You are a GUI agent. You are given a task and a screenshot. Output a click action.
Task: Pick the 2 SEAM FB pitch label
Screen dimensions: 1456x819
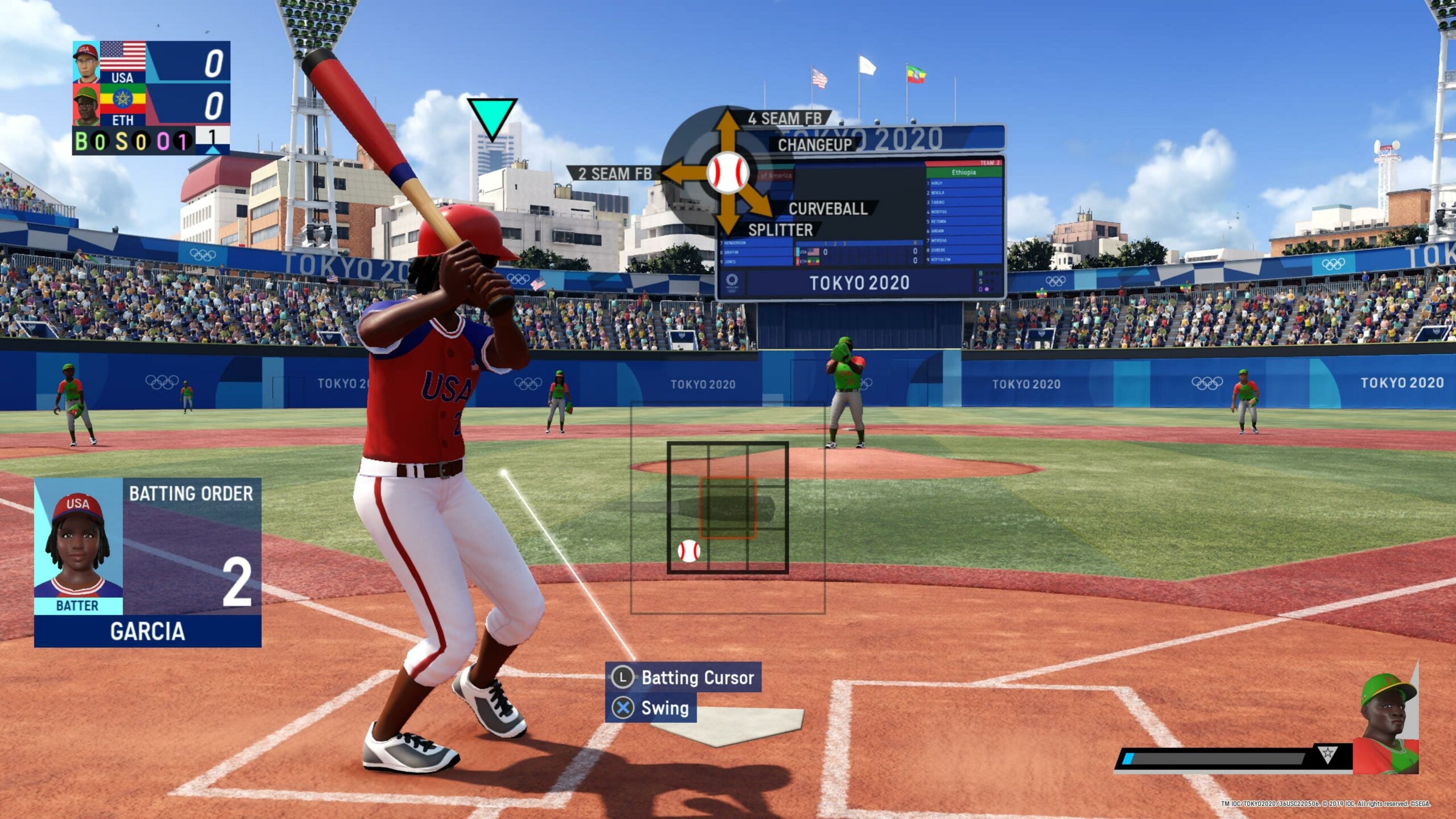(615, 173)
